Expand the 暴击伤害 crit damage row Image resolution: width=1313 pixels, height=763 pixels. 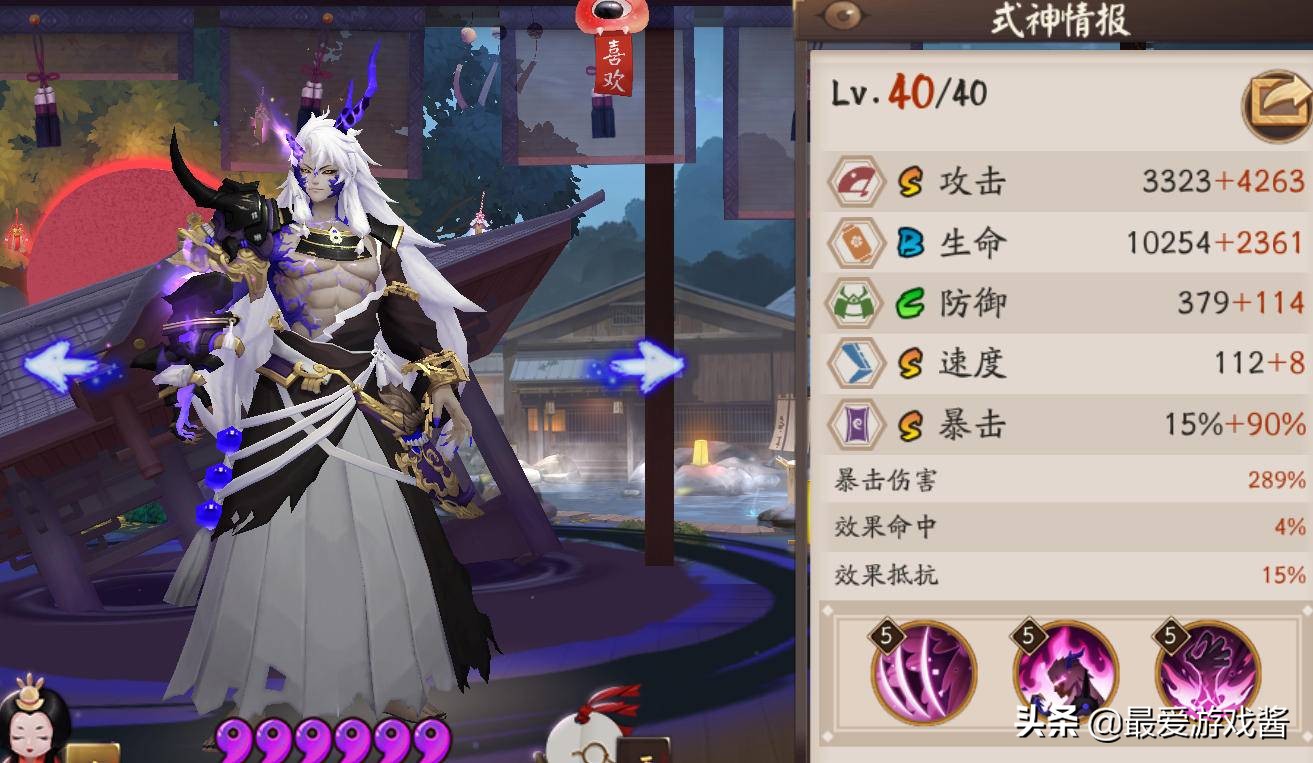point(1060,479)
